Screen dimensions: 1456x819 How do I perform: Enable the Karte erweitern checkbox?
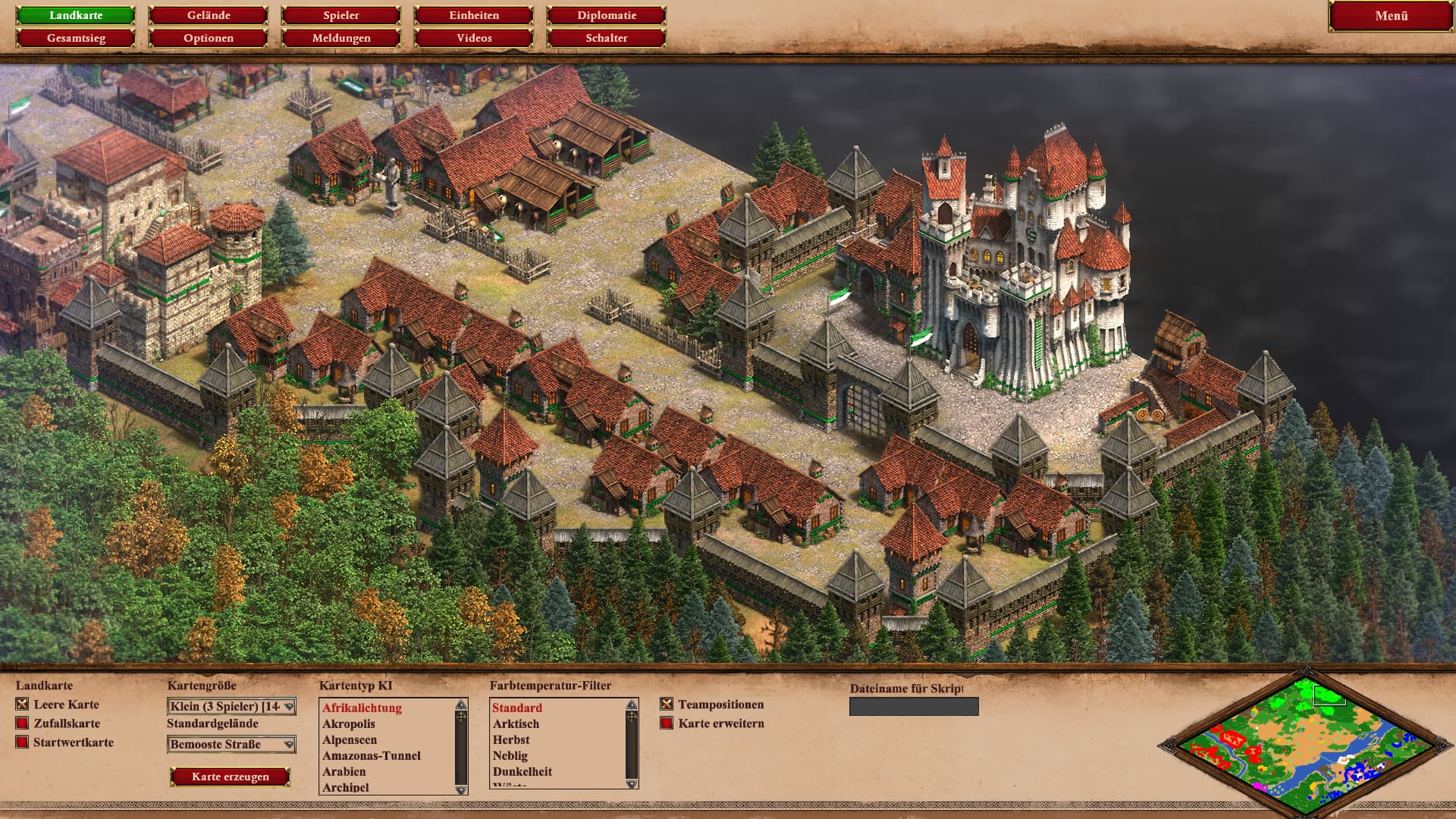667,723
